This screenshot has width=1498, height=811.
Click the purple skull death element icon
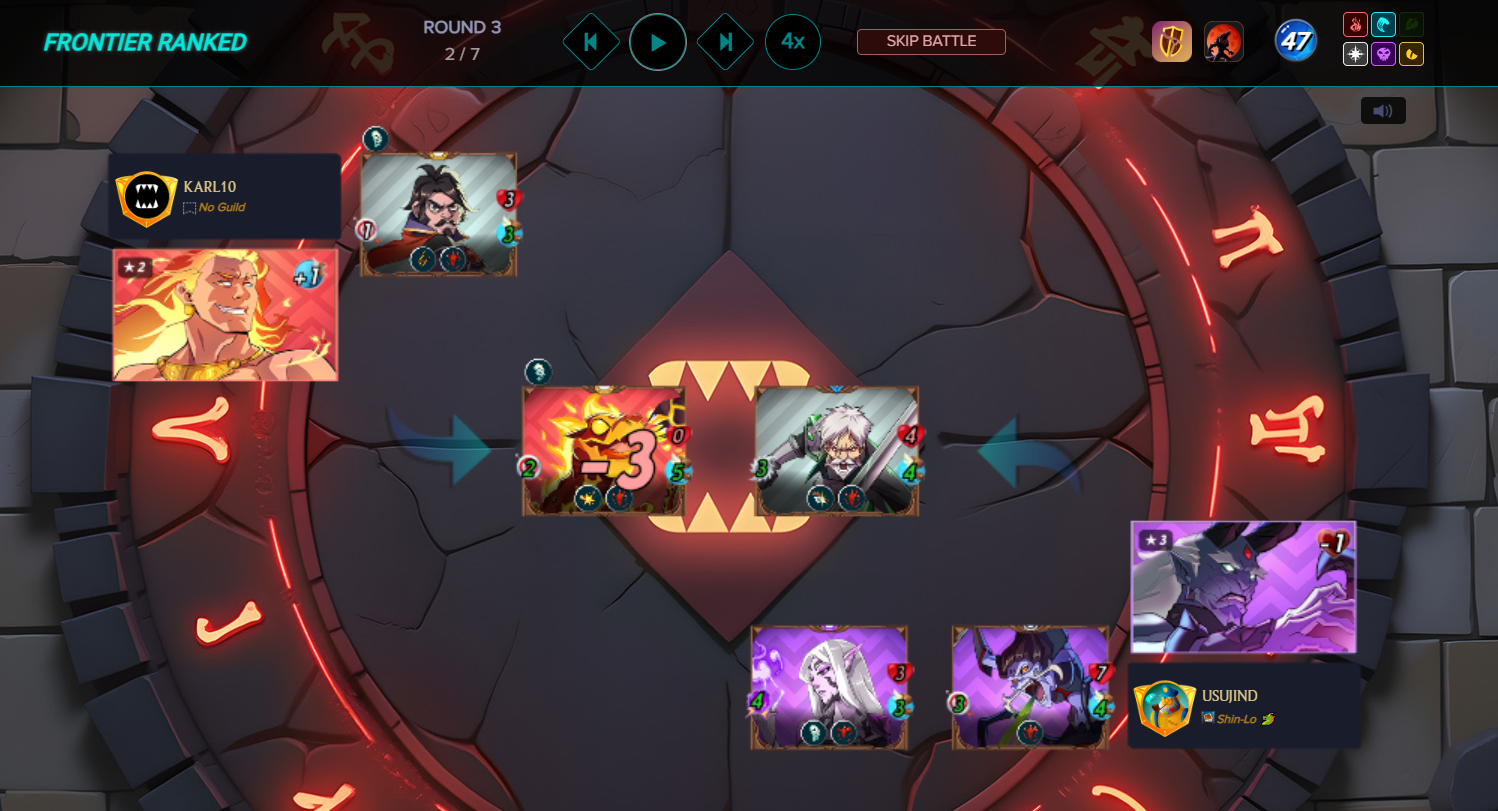1383,54
